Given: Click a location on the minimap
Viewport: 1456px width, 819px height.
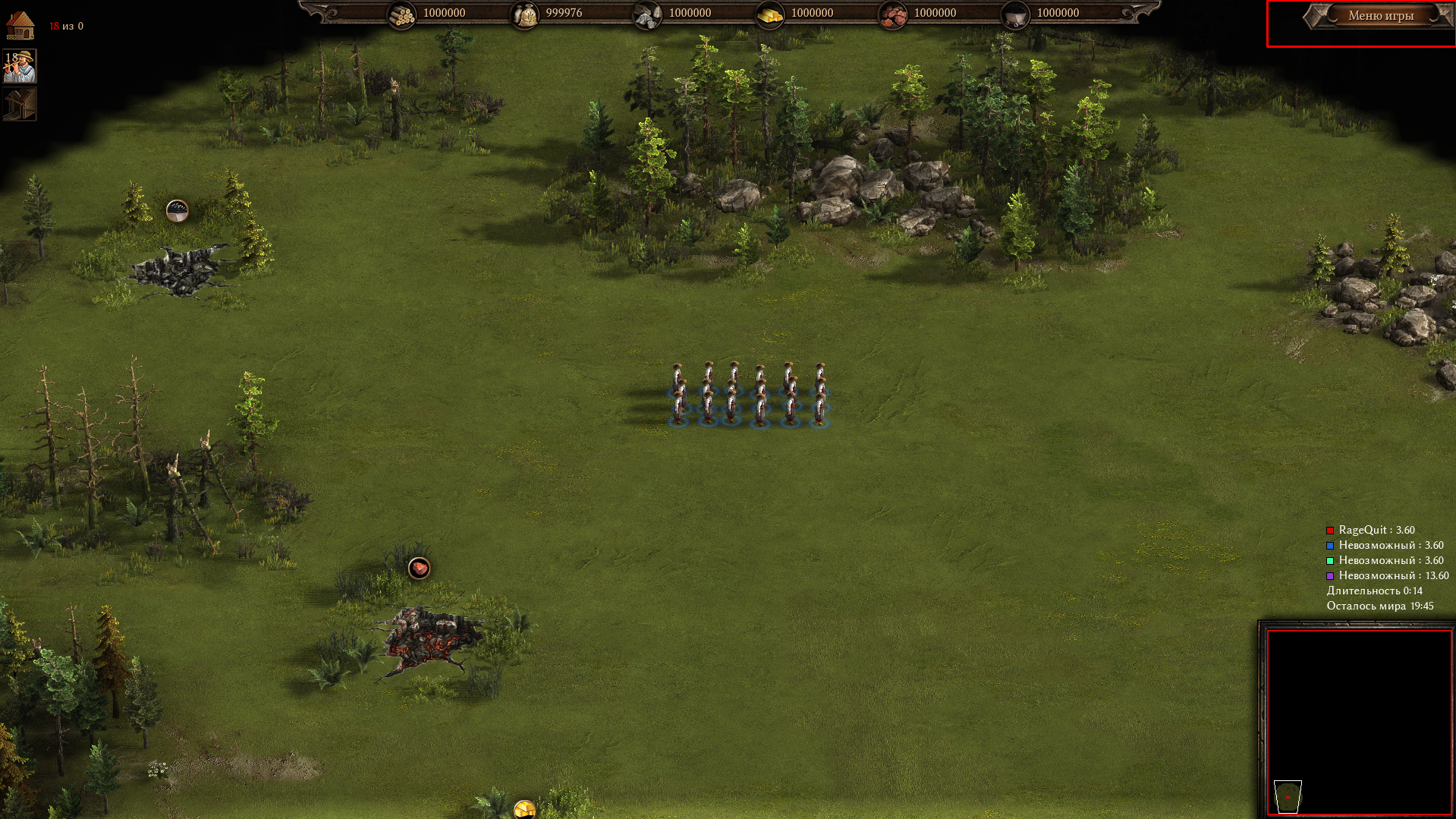Looking at the screenshot, I should 1358,721.
